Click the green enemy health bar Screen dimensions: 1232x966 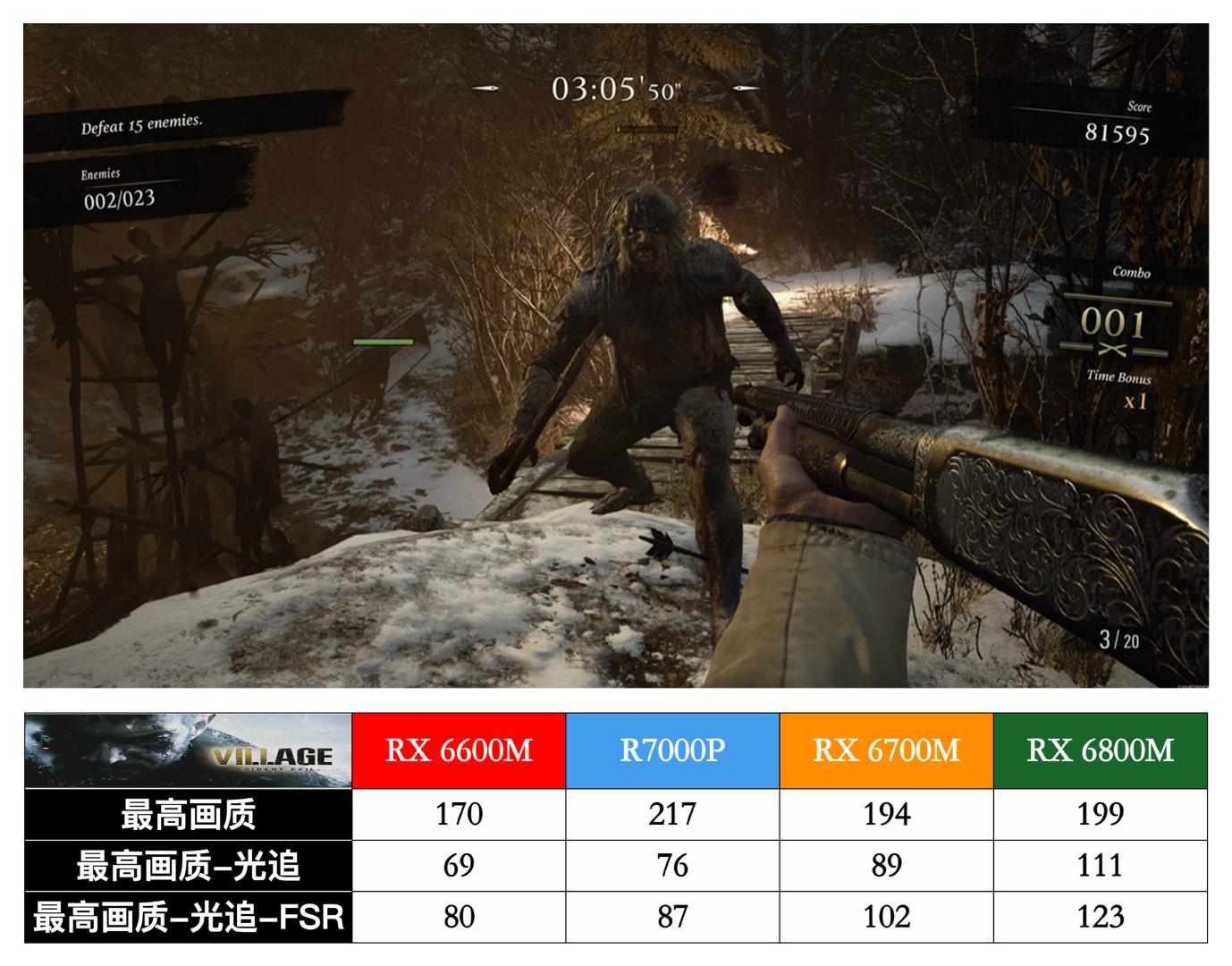coord(383,342)
